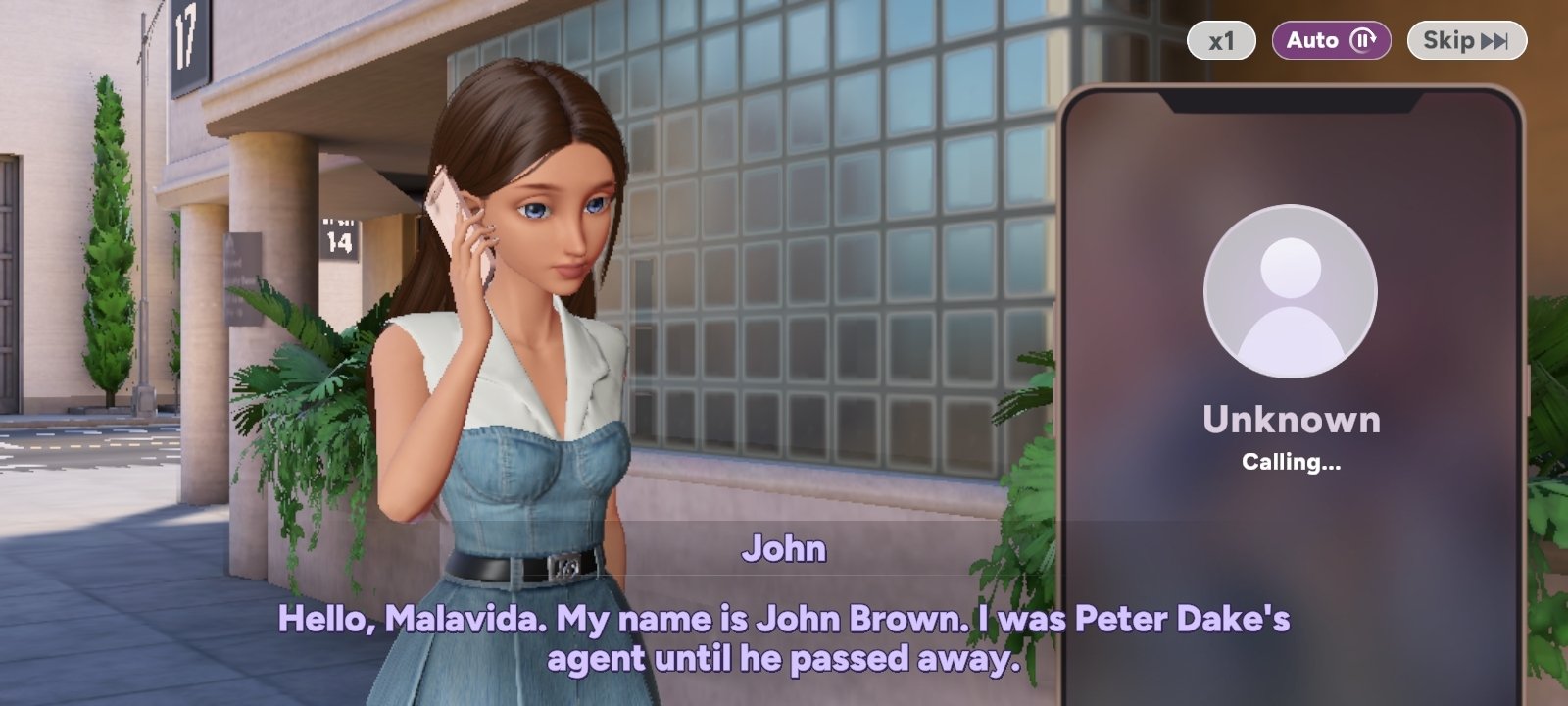The image size is (1568, 706).
Task: Change the x1 dialogue speed
Action: 1221,41
